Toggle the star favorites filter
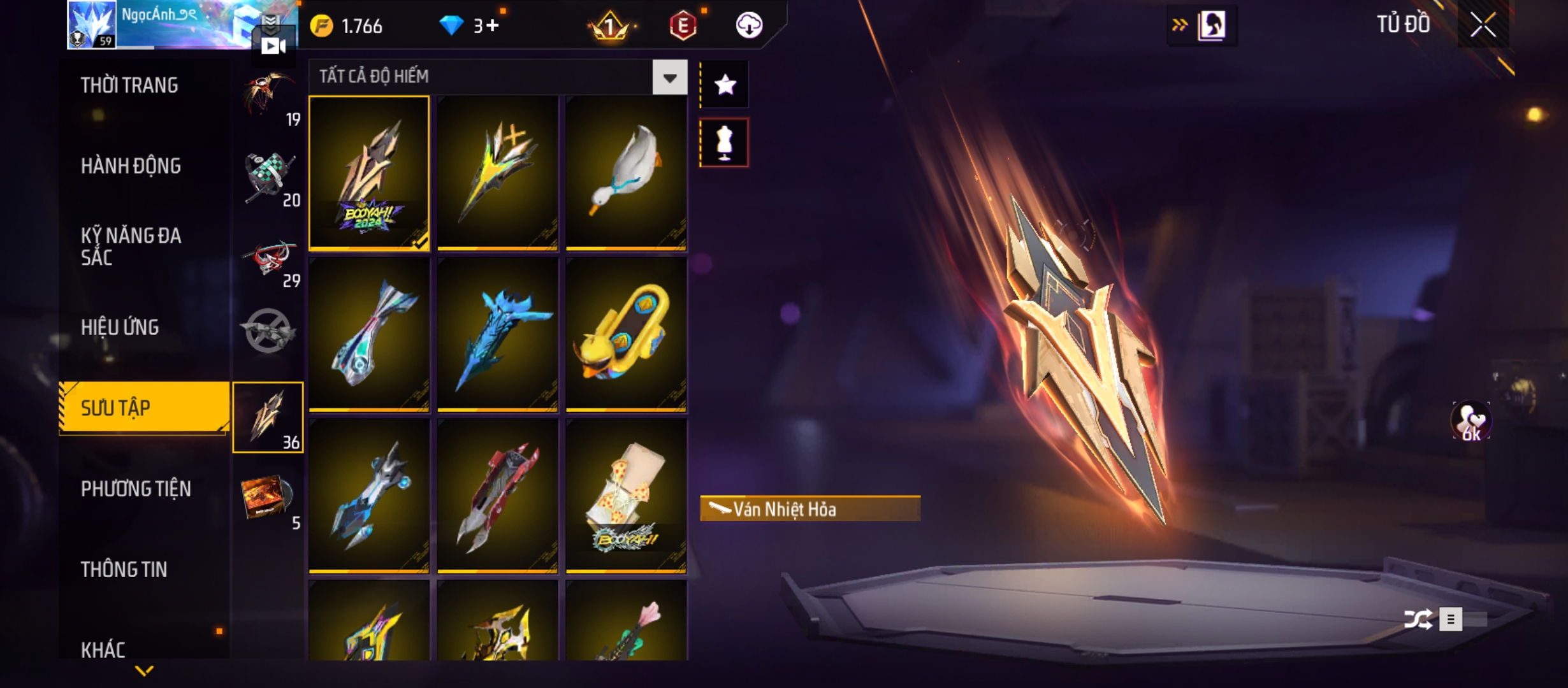 (x=725, y=85)
